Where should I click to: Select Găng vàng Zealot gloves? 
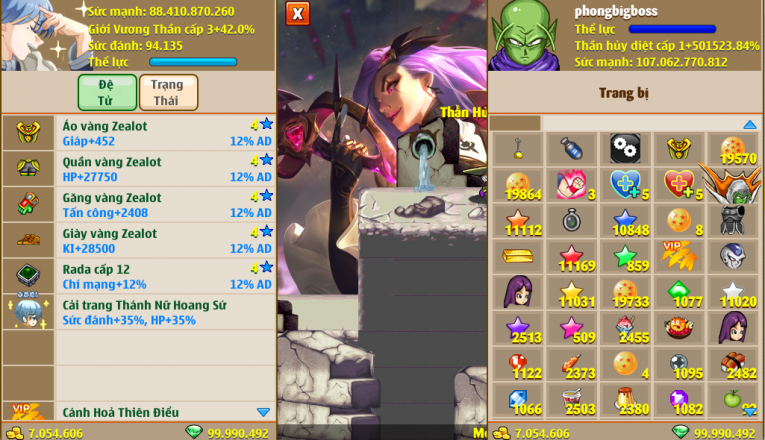pyautogui.click(x=138, y=205)
